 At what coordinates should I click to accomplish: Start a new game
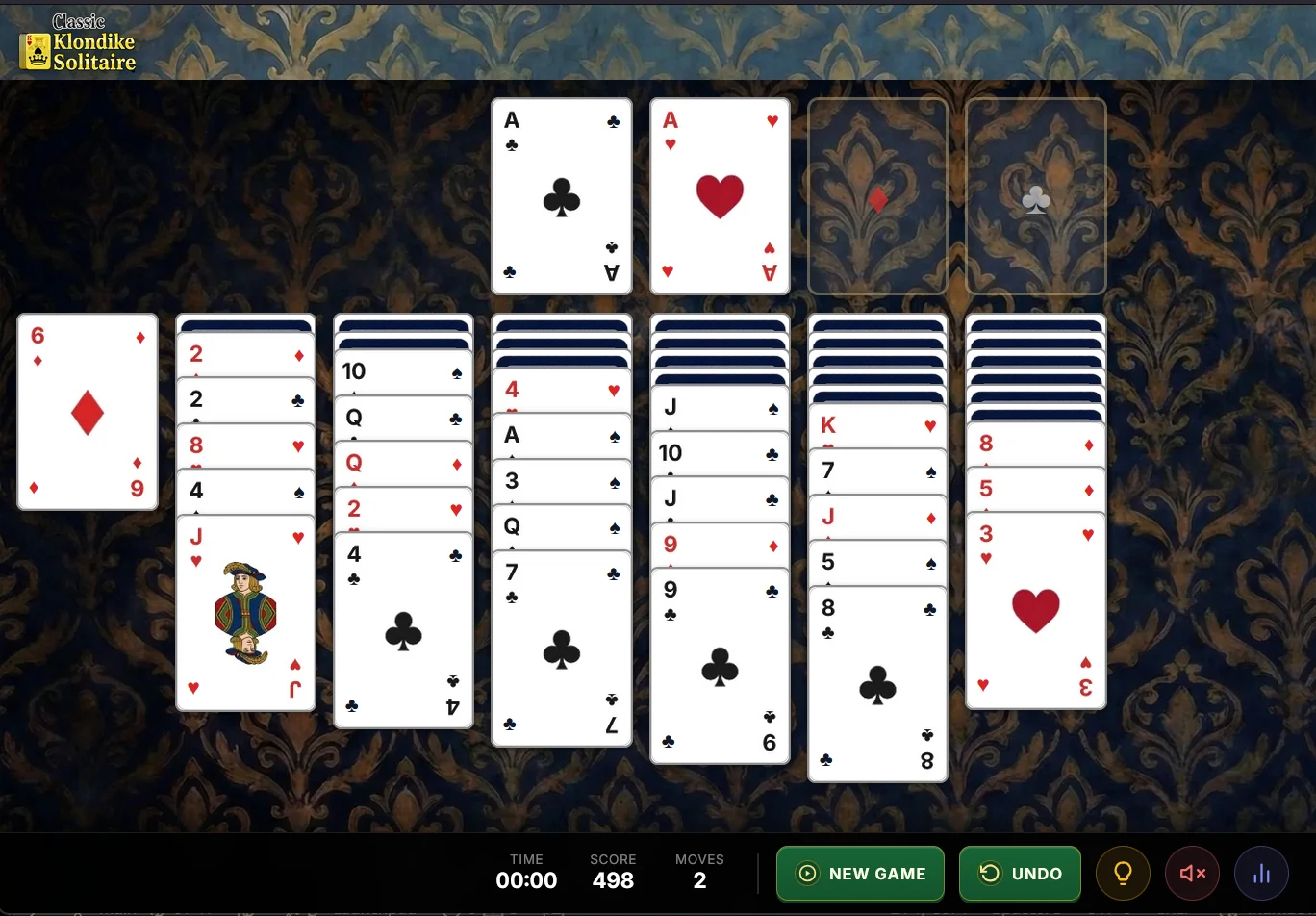[x=859, y=874]
